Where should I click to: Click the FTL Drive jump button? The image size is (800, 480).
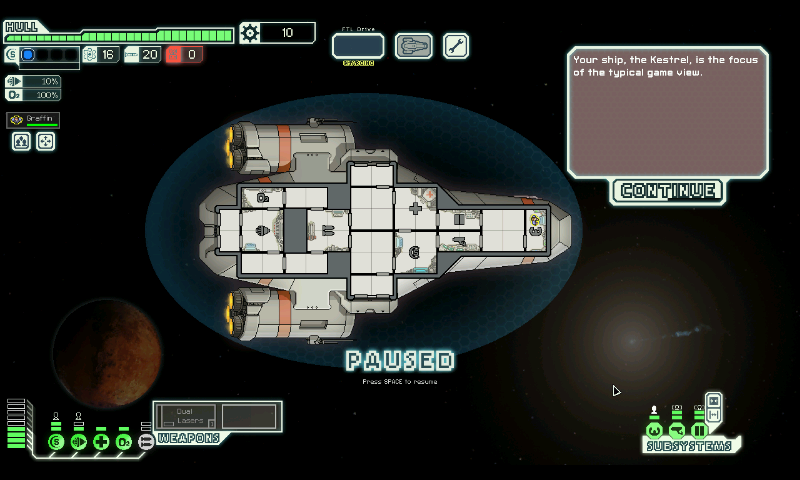point(358,46)
